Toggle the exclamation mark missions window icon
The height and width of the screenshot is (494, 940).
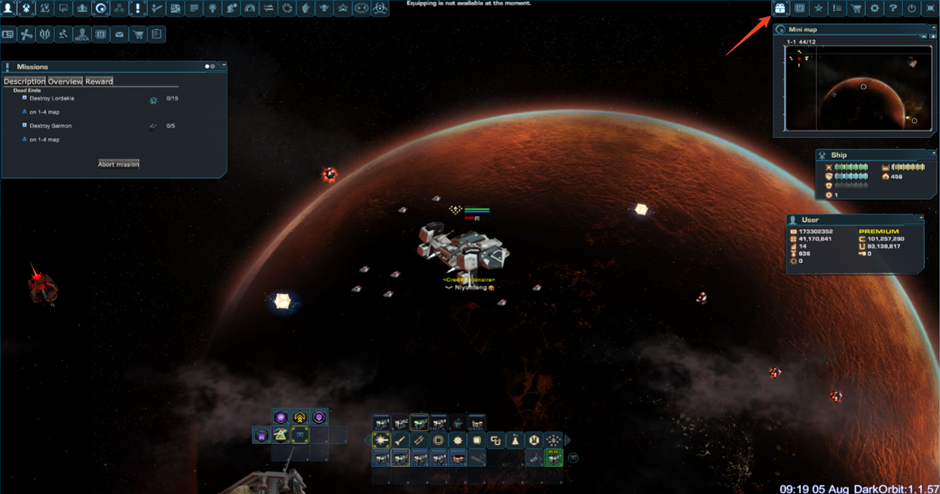138,8
